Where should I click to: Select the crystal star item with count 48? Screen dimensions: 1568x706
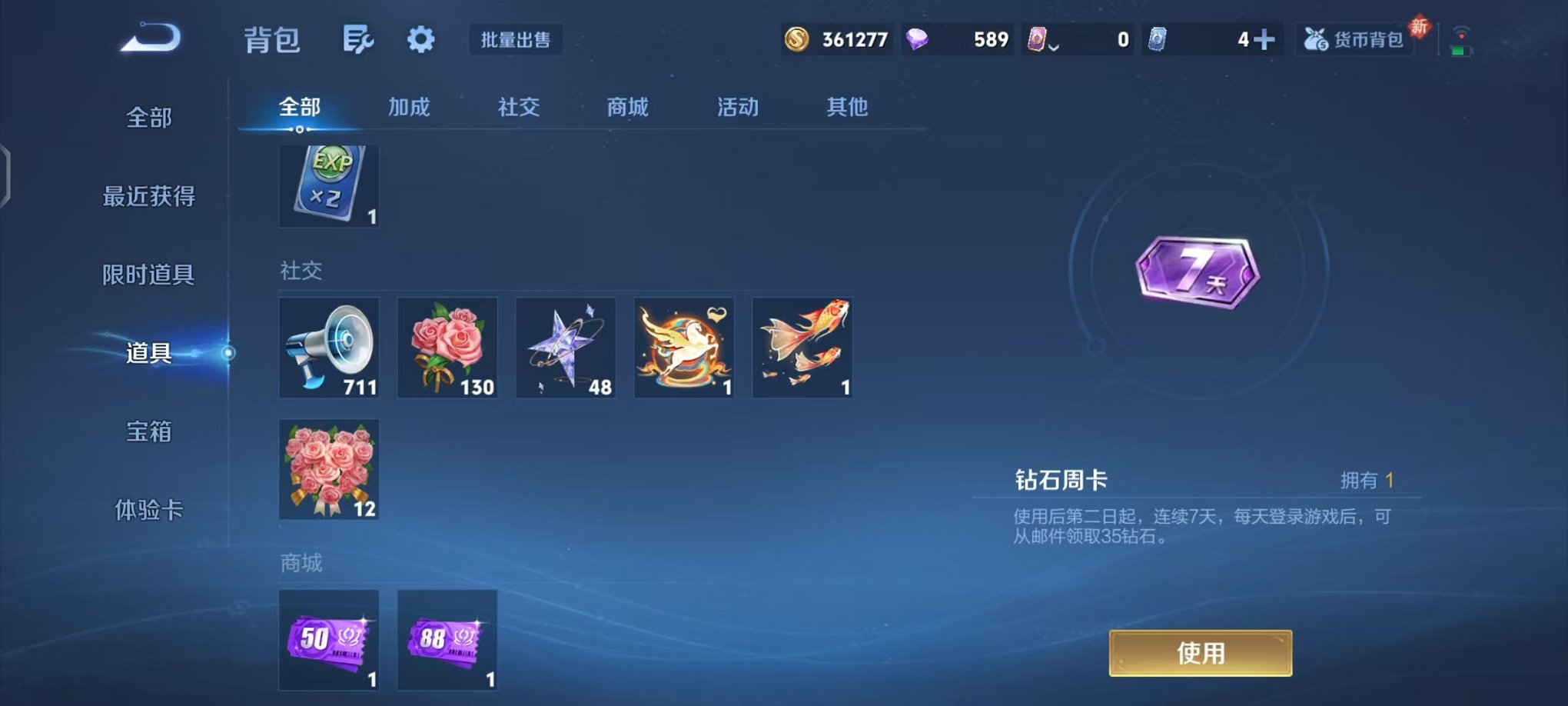pos(566,348)
